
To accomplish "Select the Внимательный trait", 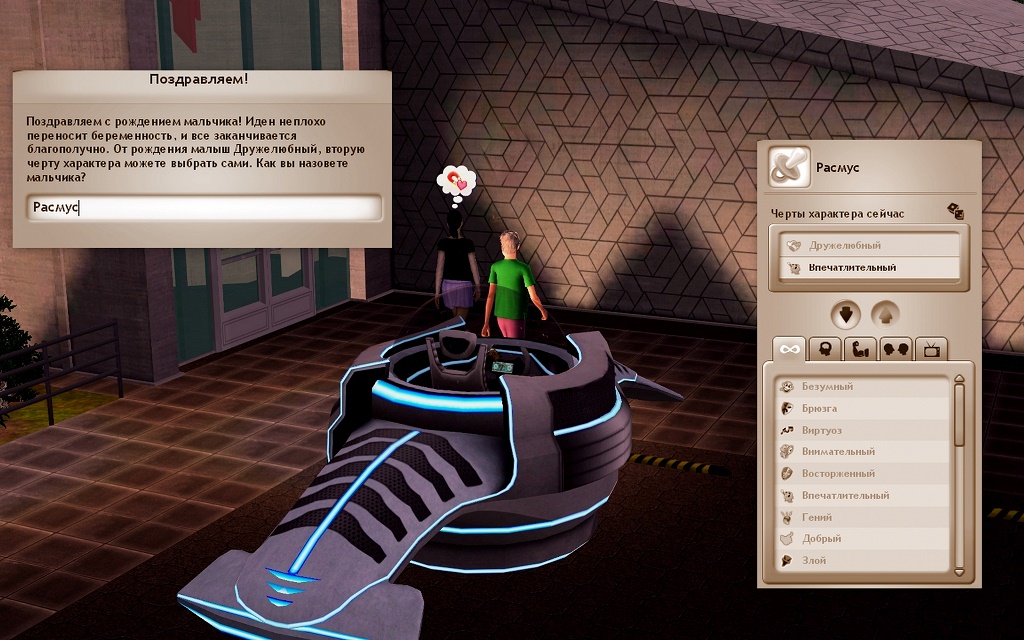I will (x=860, y=452).
